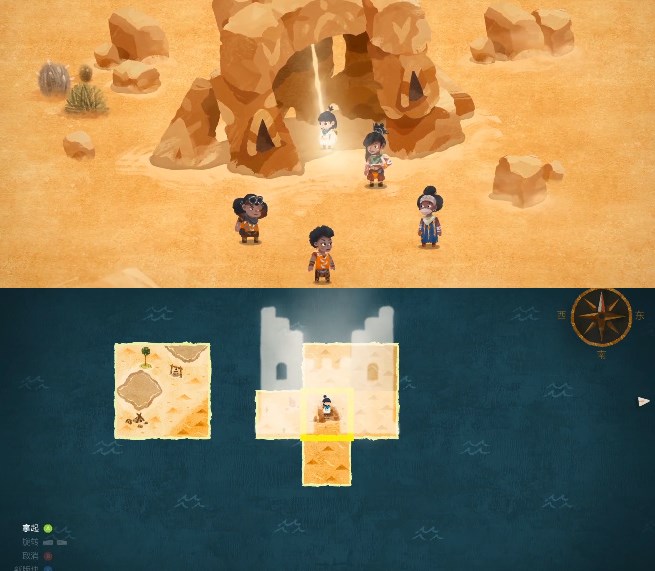
Task: Choose the pyramid-pattern tile below the highlighted one
Action: 327,463
